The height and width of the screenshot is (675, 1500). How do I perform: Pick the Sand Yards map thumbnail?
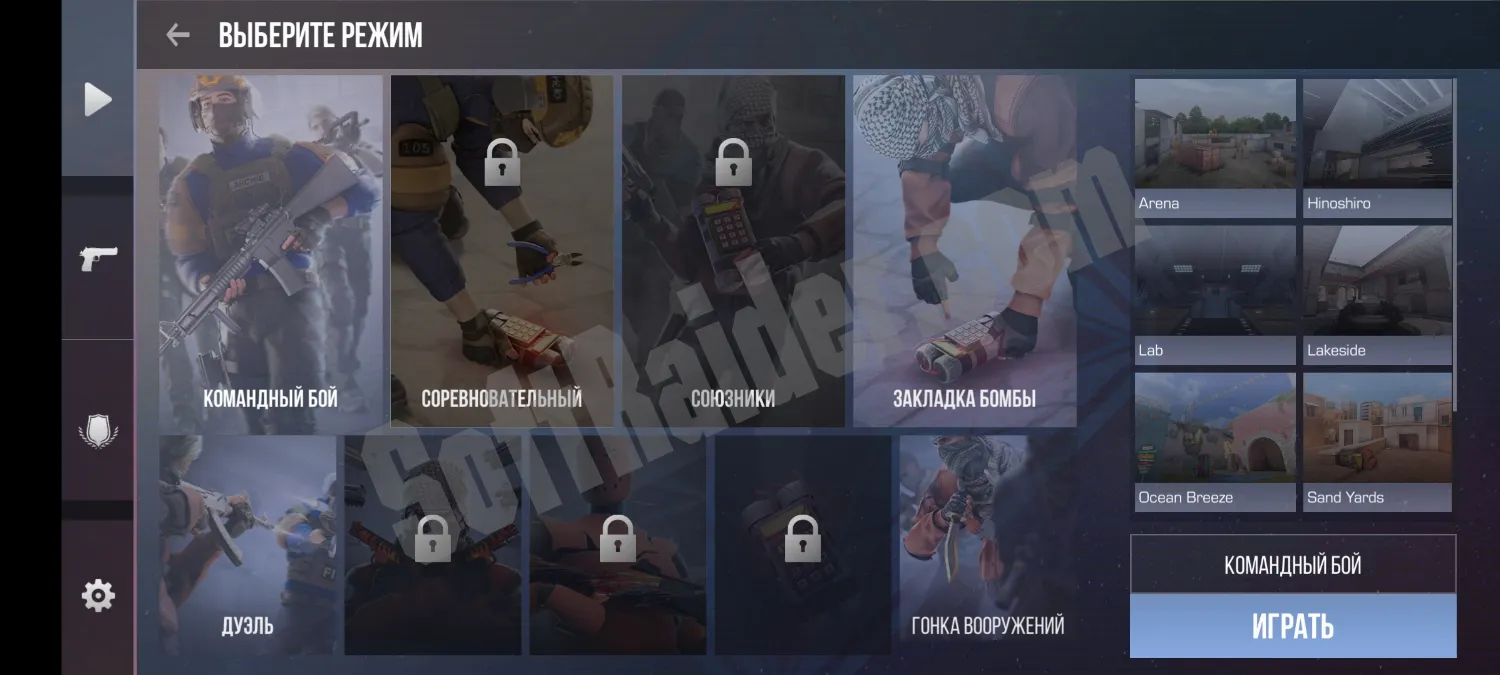[x=1378, y=441]
